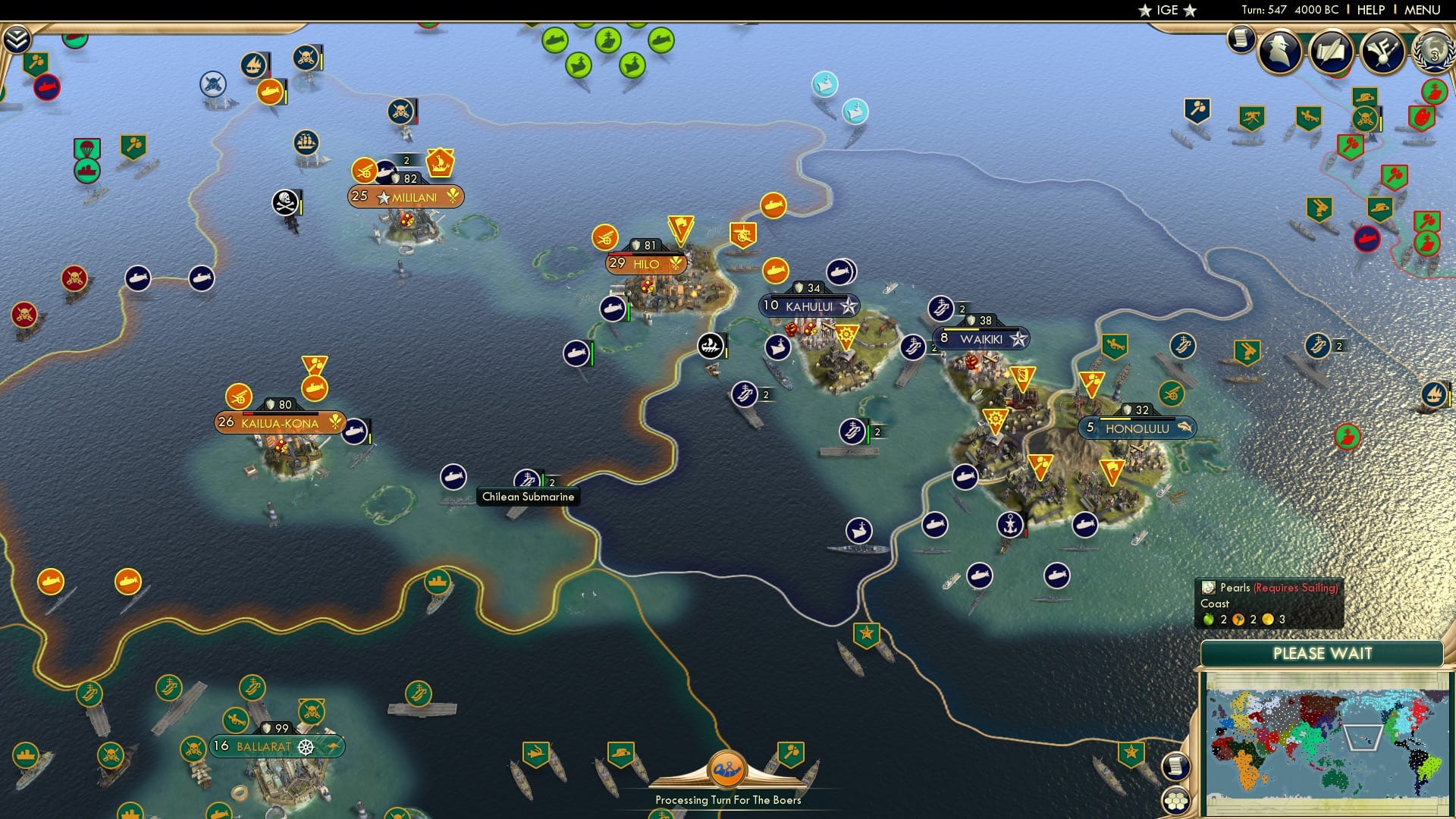
Task: Expand the Waikiki city banner
Action: tap(981, 336)
